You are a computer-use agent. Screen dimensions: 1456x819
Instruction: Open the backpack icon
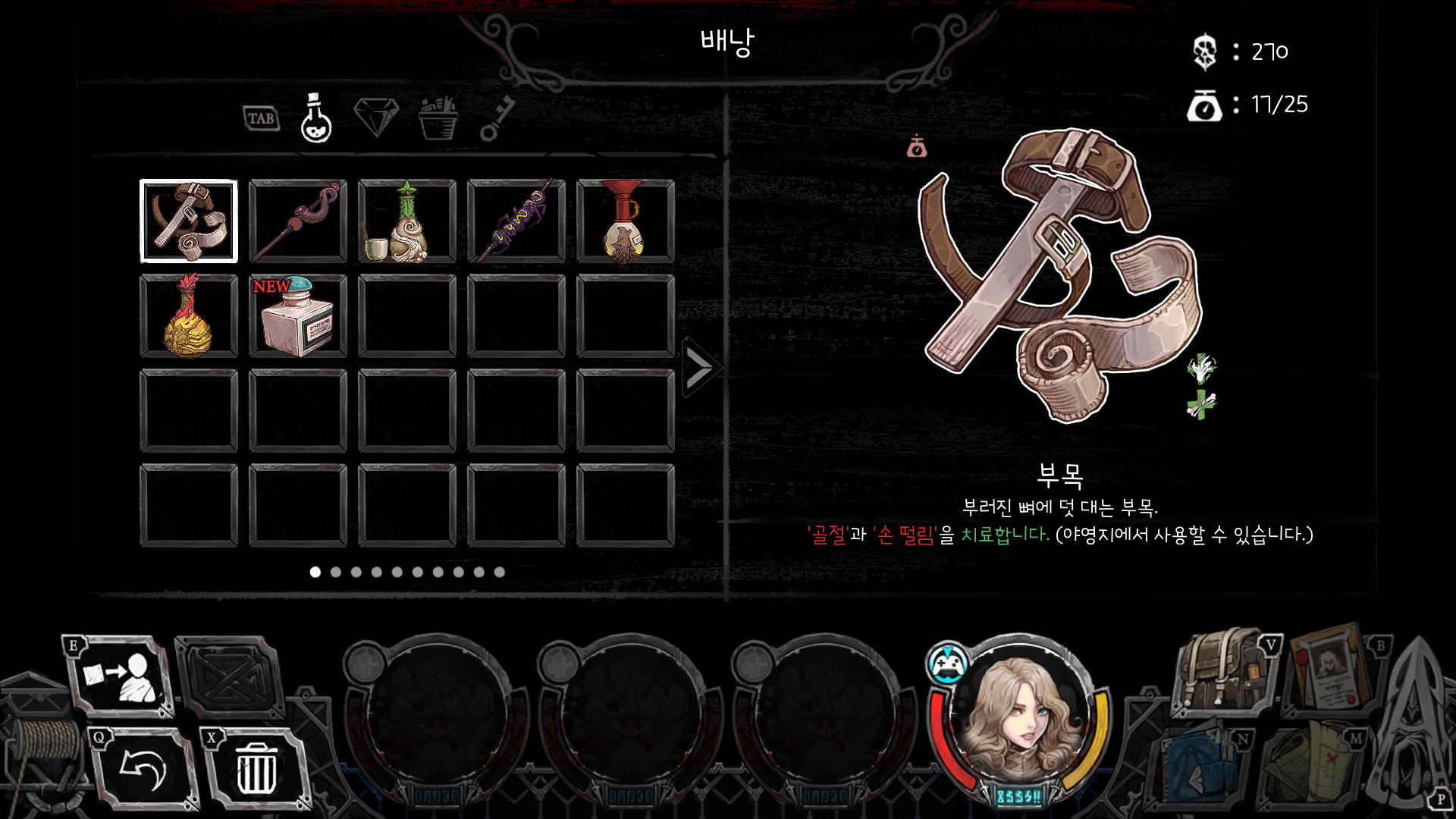click(x=1222, y=672)
